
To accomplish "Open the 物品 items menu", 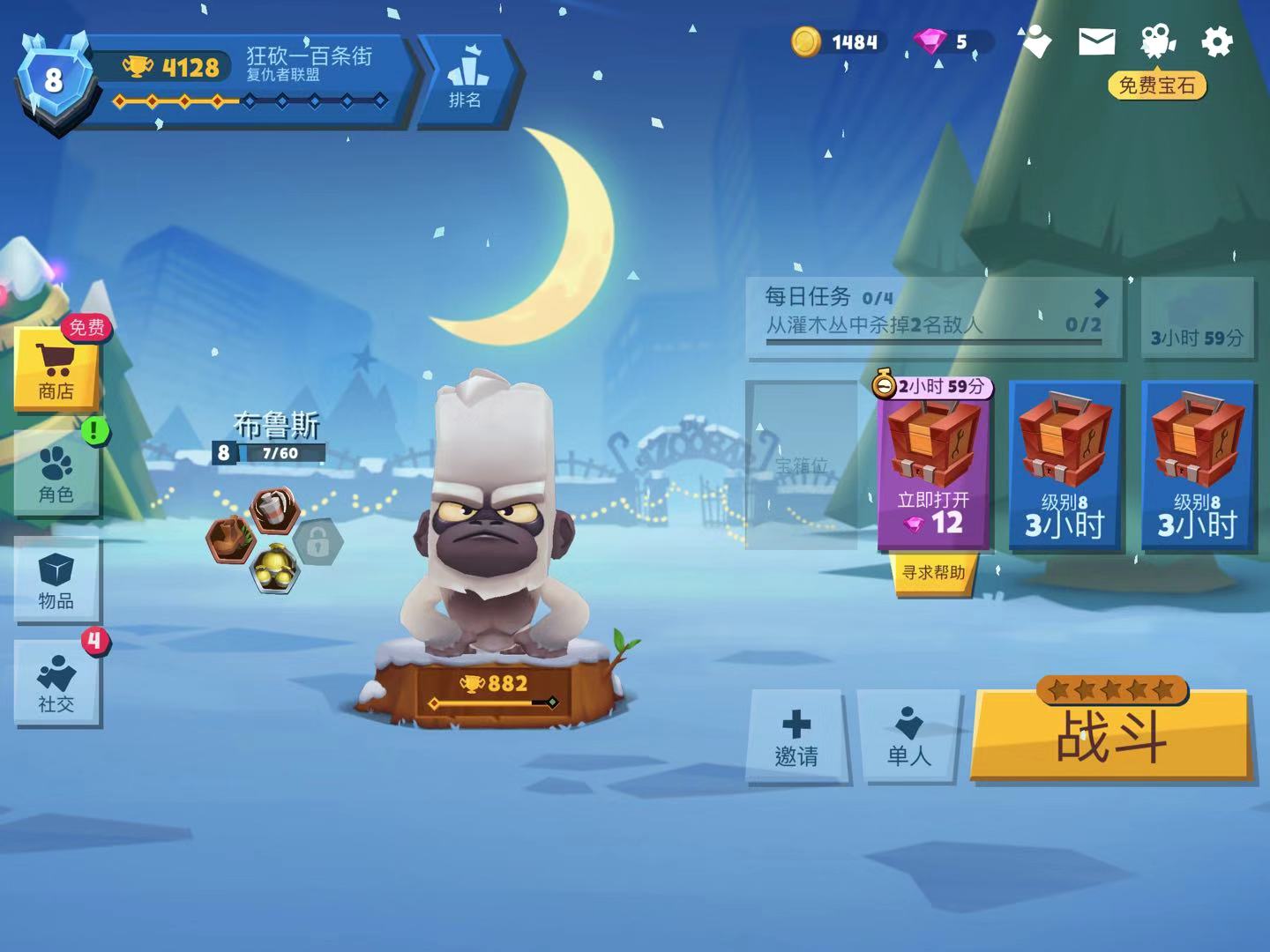I will click(56, 579).
